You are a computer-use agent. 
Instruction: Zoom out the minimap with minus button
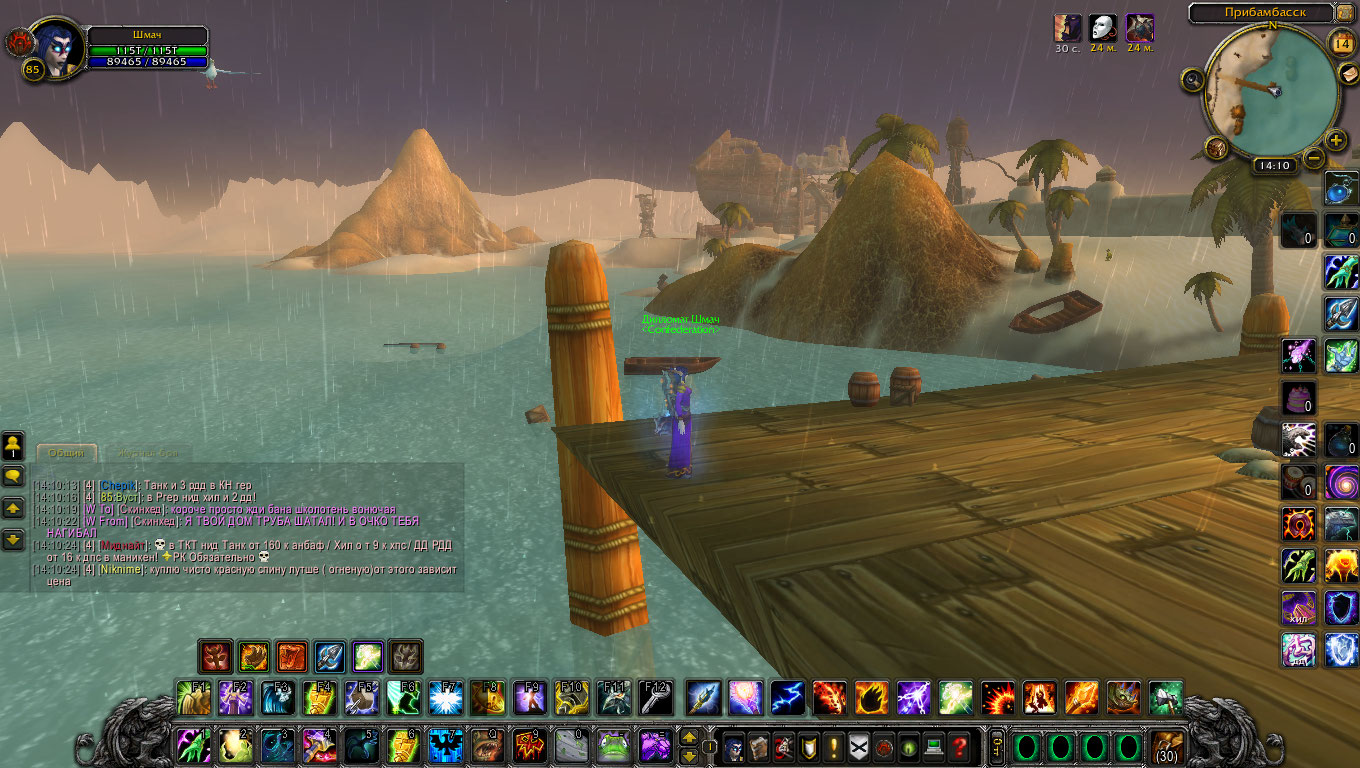coord(1314,158)
